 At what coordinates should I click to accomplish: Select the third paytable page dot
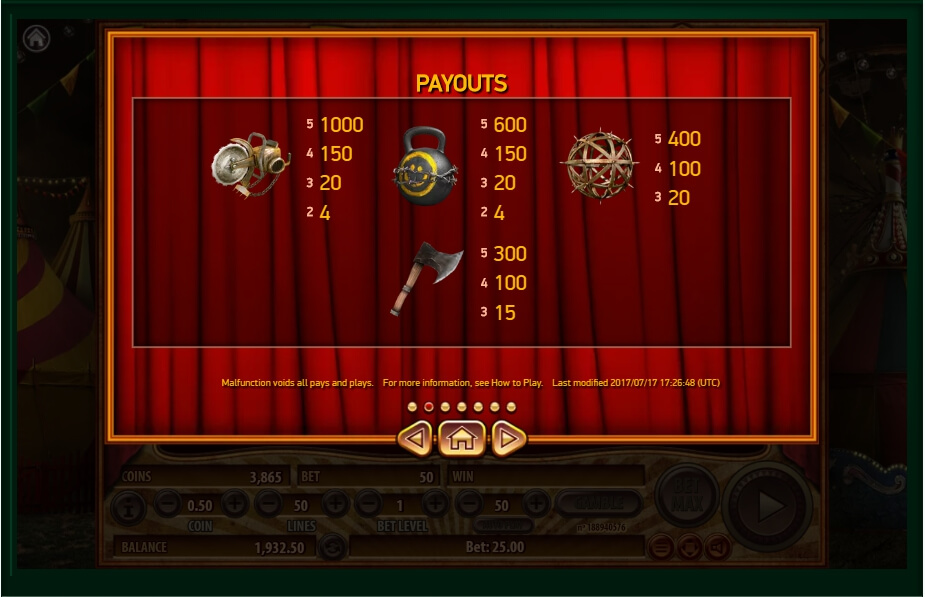[x=445, y=407]
